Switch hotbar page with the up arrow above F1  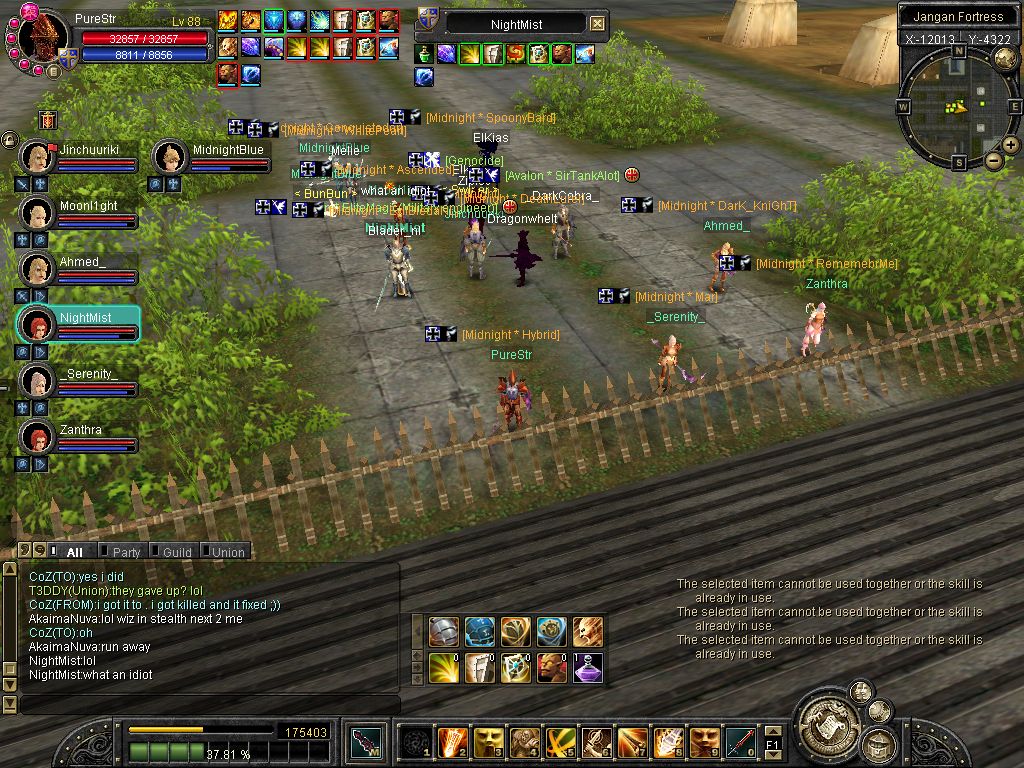click(772, 731)
